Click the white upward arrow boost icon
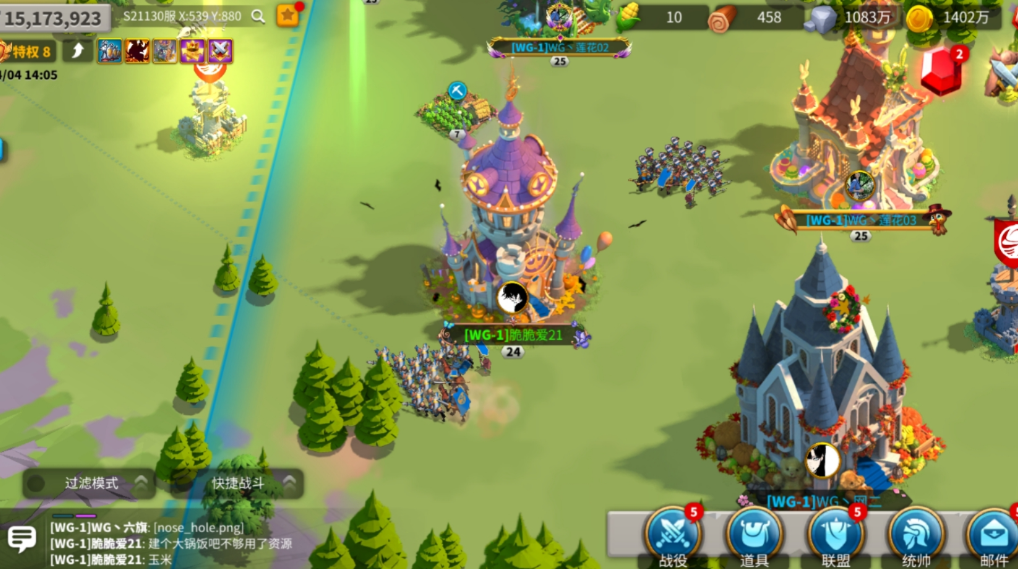The height and width of the screenshot is (569, 1018). point(78,51)
